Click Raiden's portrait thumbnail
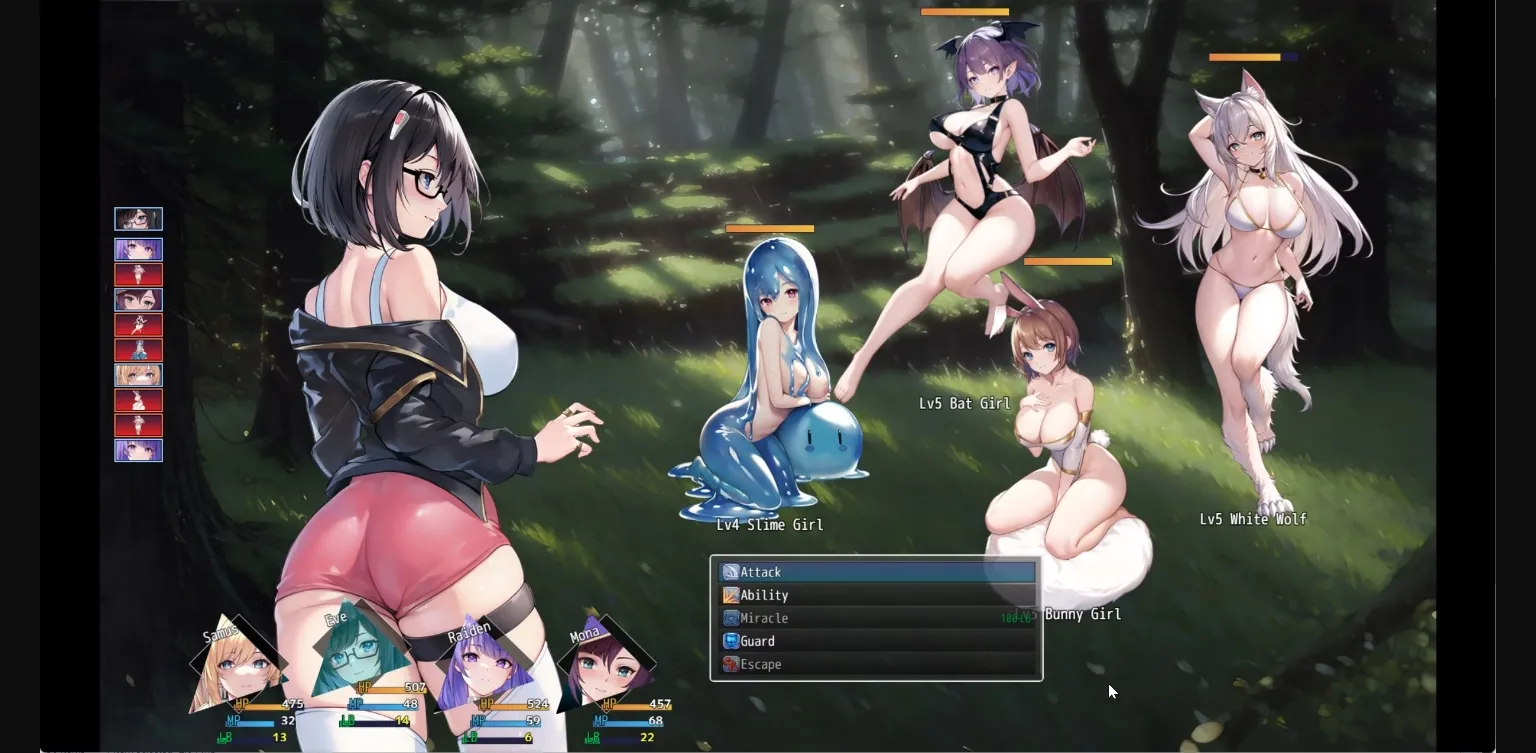This screenshot has width=1536, height=753. [x=487, y=660]
